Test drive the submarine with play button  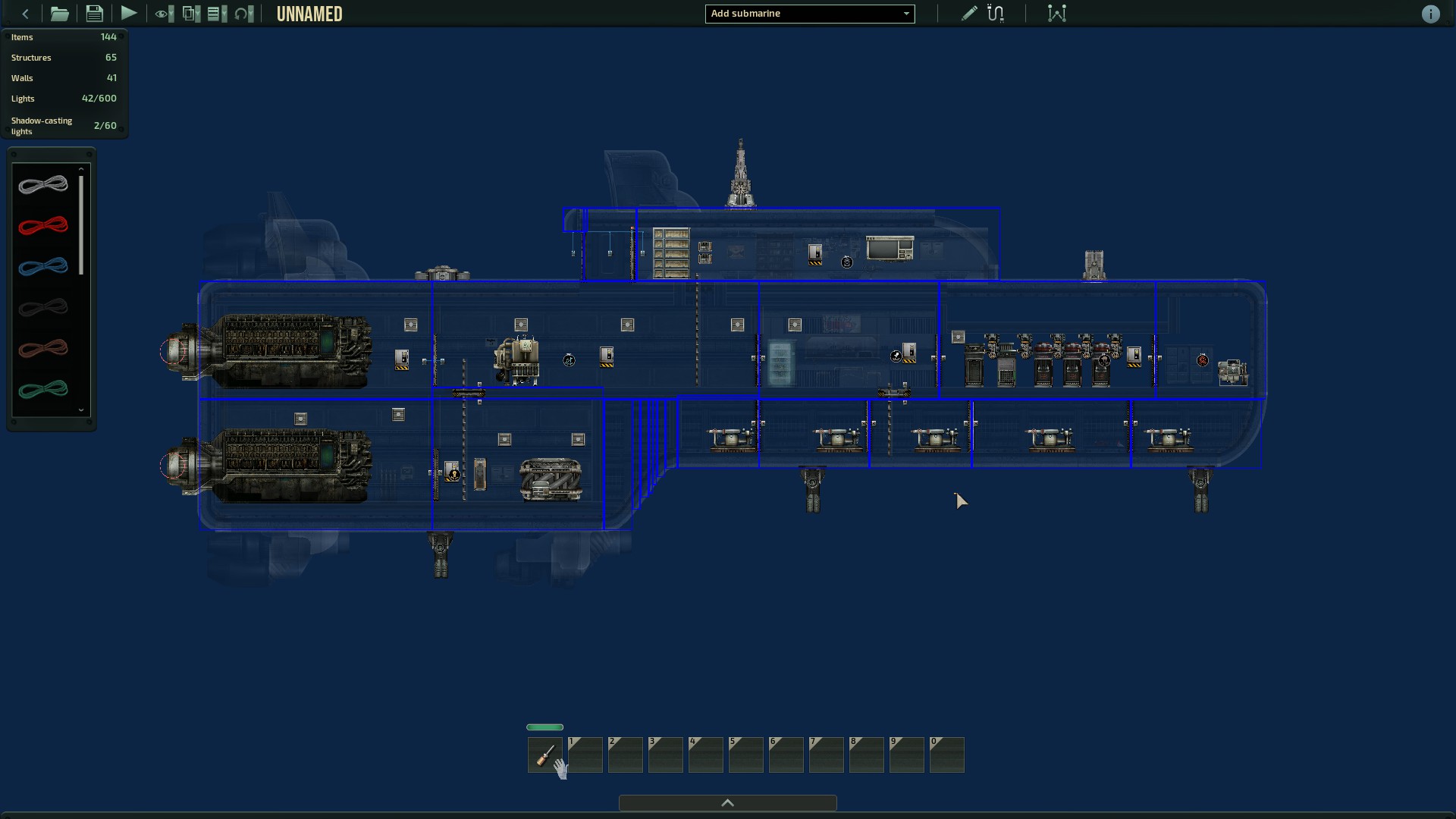point(129,13)
